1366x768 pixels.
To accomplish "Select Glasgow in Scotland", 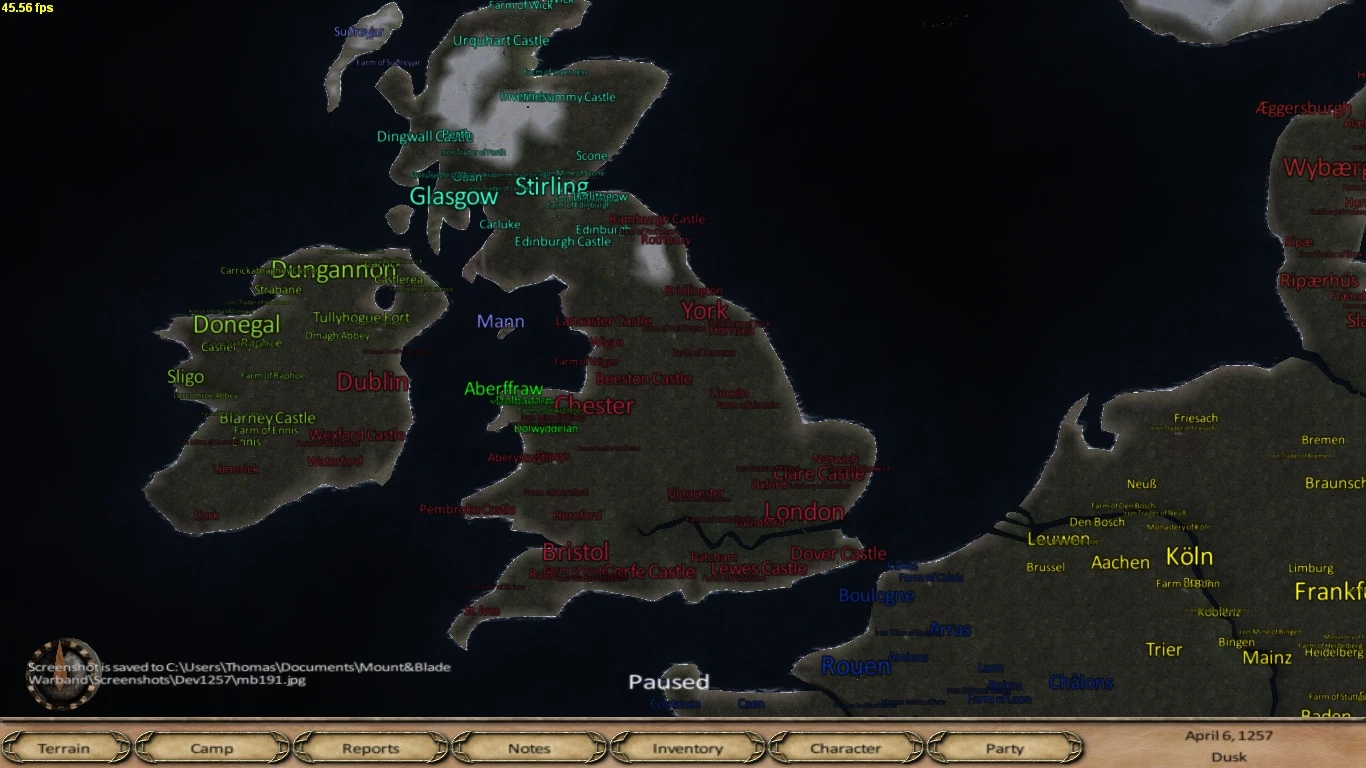I will (452, 197).
